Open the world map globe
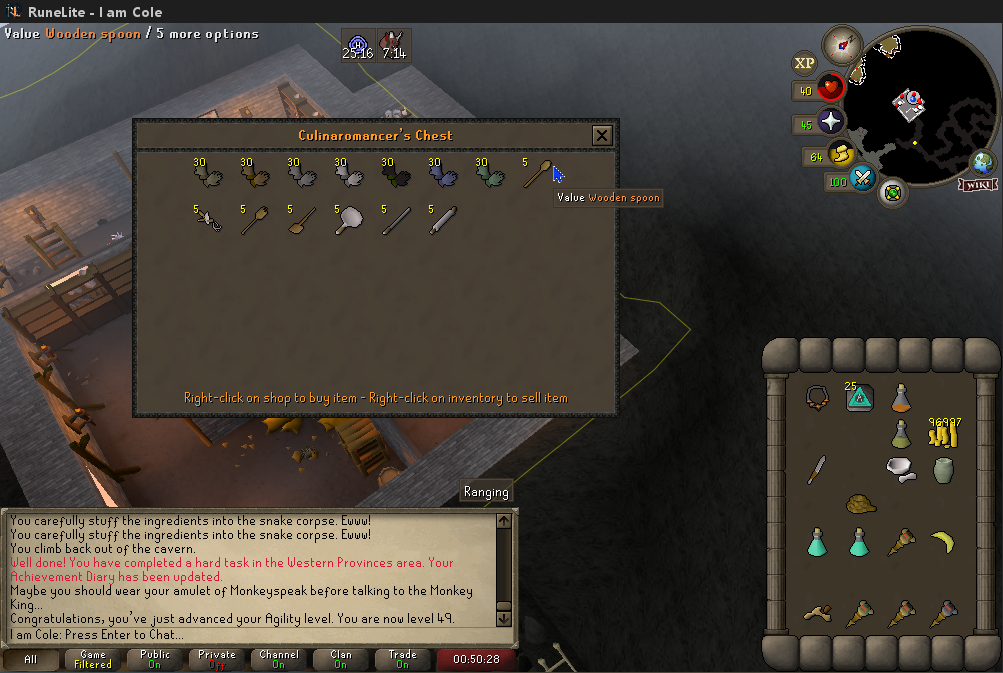This screenshot has height=673, width=1003. 982,162
